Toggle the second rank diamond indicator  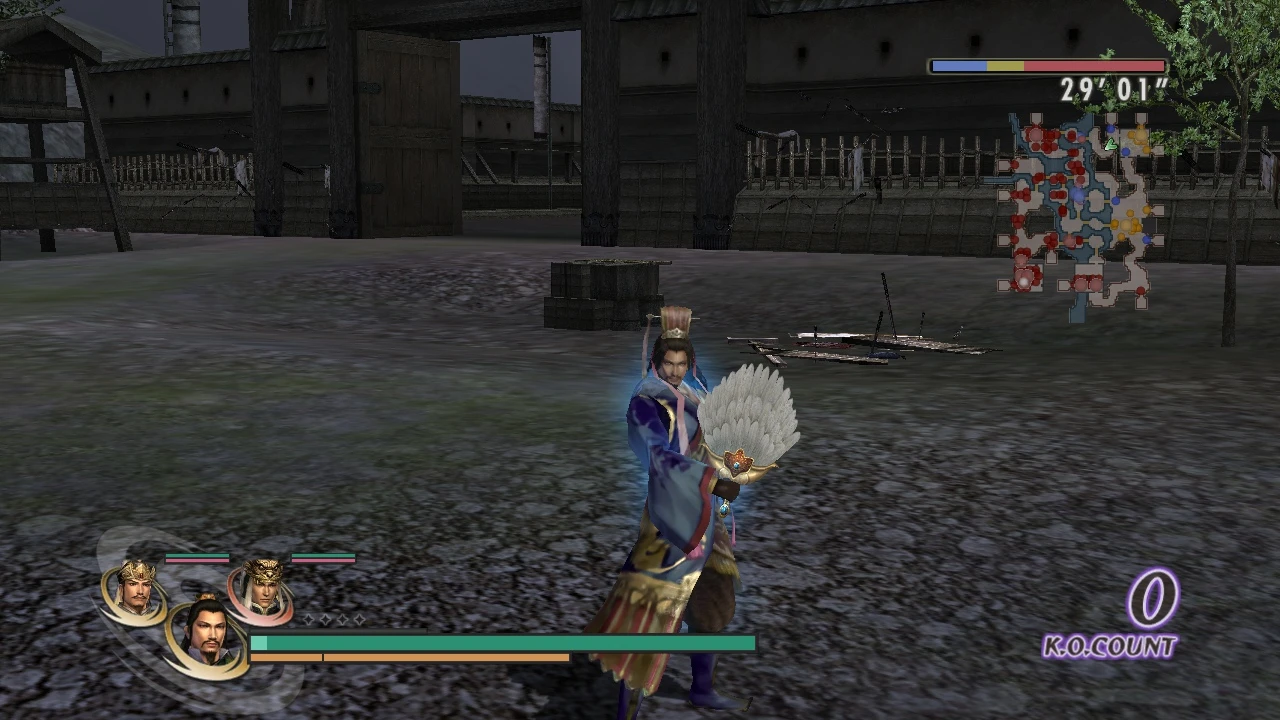coord(325,620)
